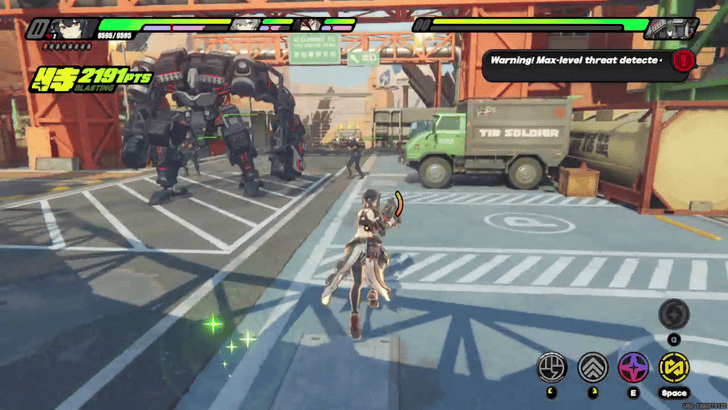Open the red warning alert icon

click(683, 60)
